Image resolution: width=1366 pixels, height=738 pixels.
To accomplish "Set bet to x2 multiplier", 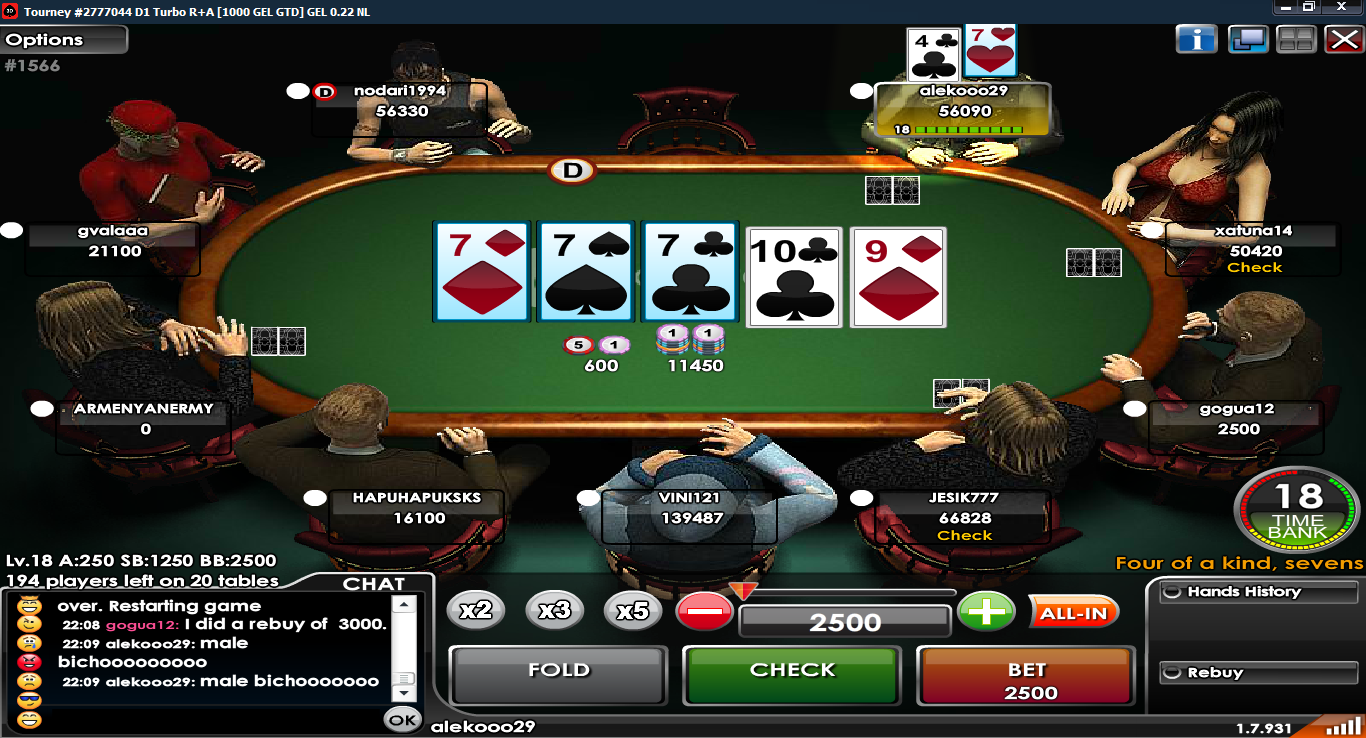I will (x=476, y=610).
